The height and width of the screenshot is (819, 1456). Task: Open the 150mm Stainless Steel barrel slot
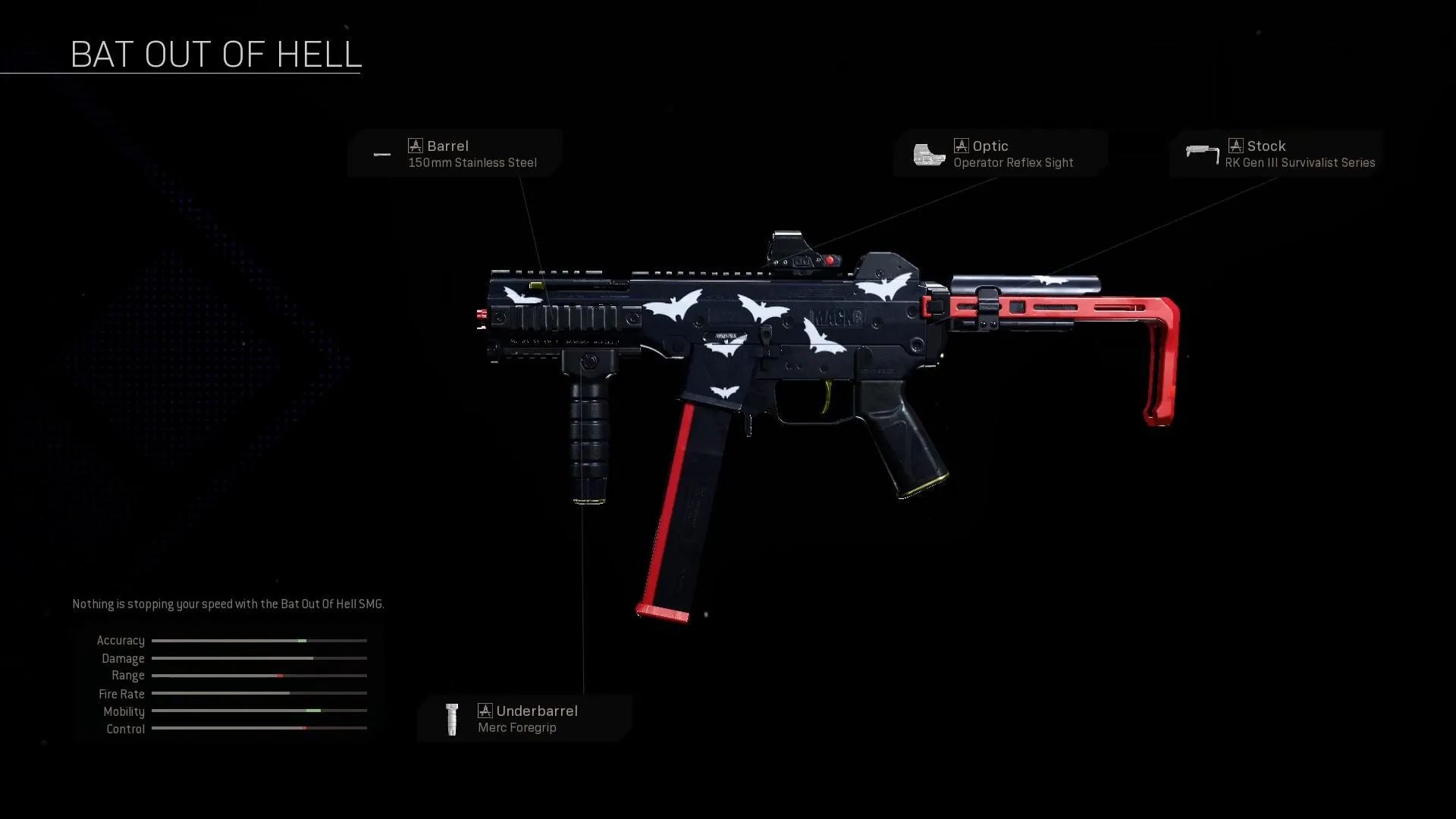(472, 162)
